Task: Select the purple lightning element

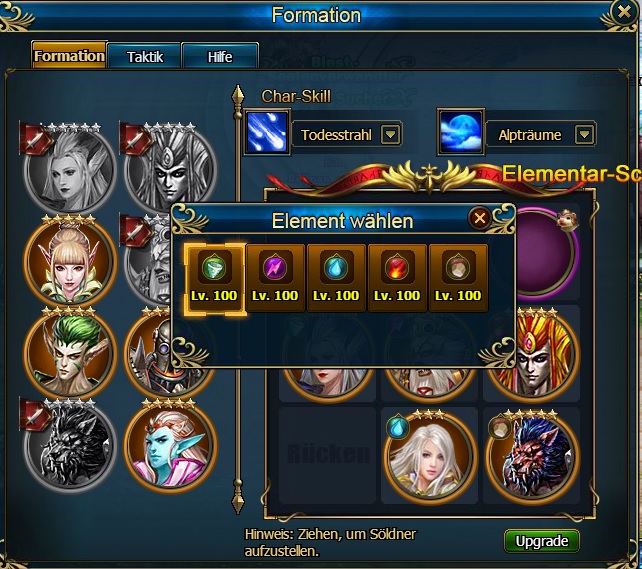Action: 275,277
